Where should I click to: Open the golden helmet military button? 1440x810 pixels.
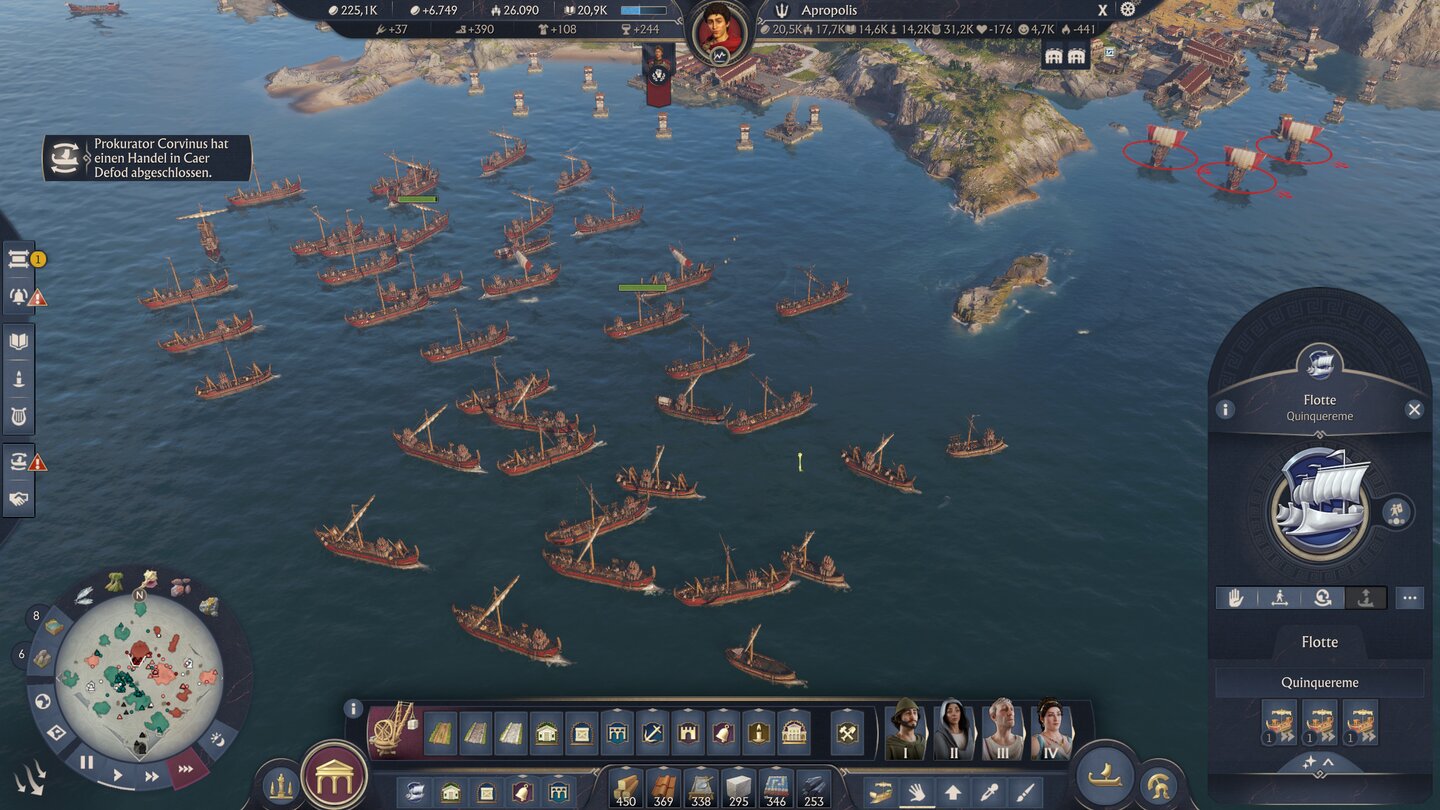[1159, 784]
